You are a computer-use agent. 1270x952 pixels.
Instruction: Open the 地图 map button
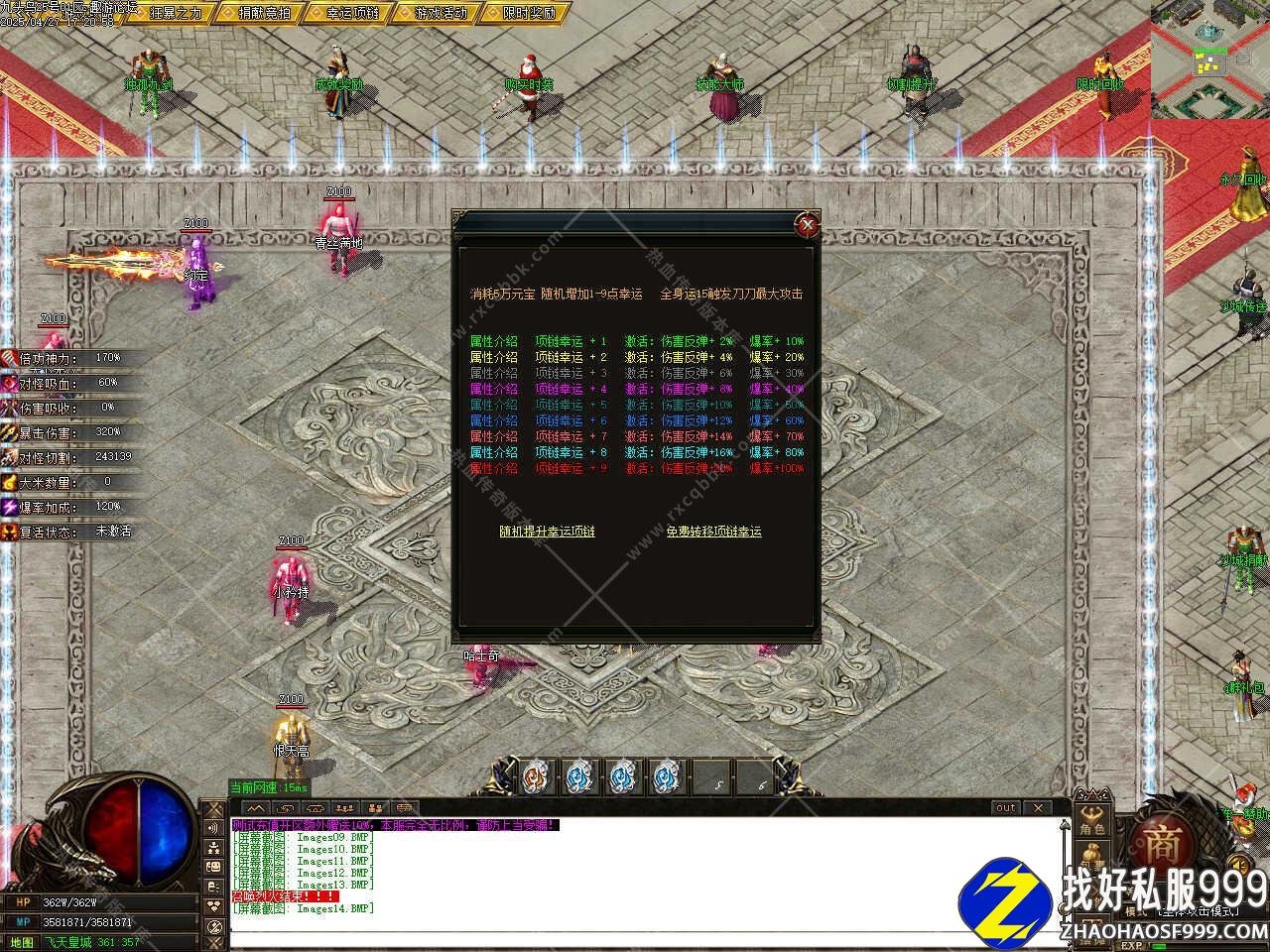point(22,942)
